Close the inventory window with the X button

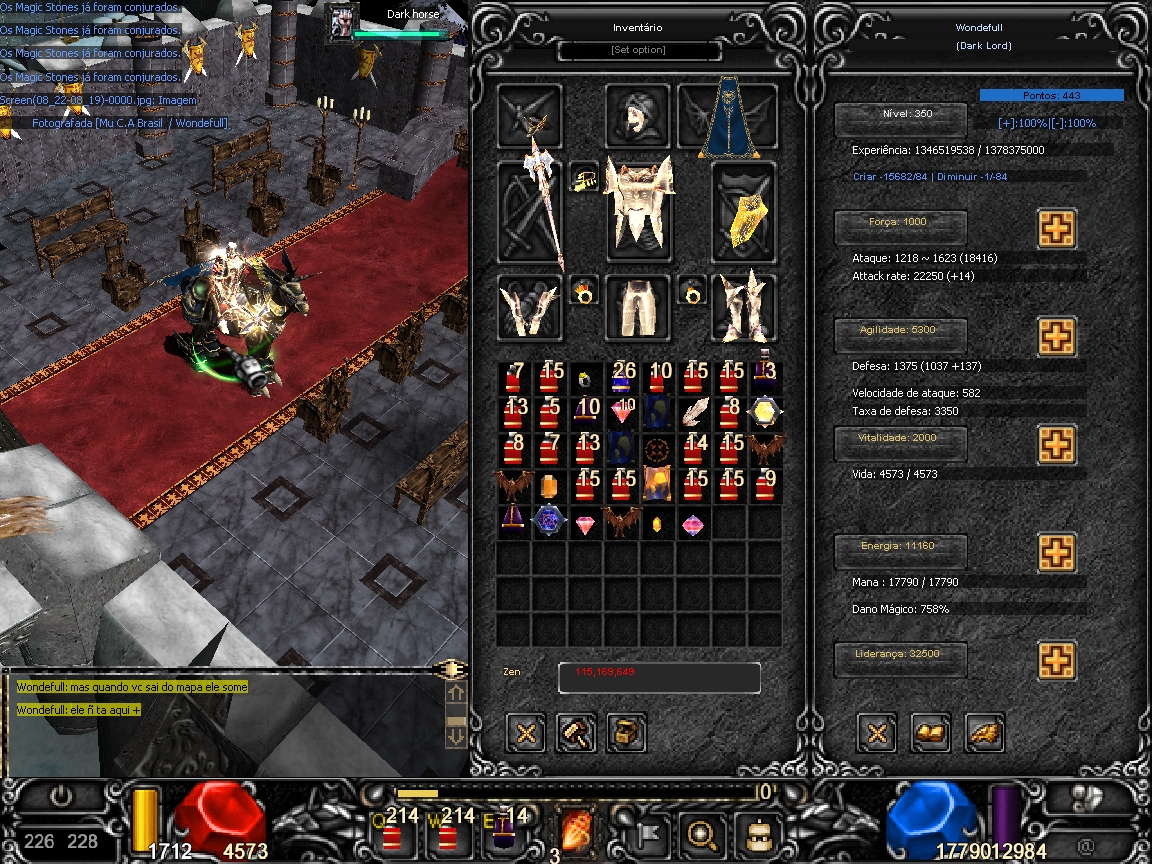527,733
